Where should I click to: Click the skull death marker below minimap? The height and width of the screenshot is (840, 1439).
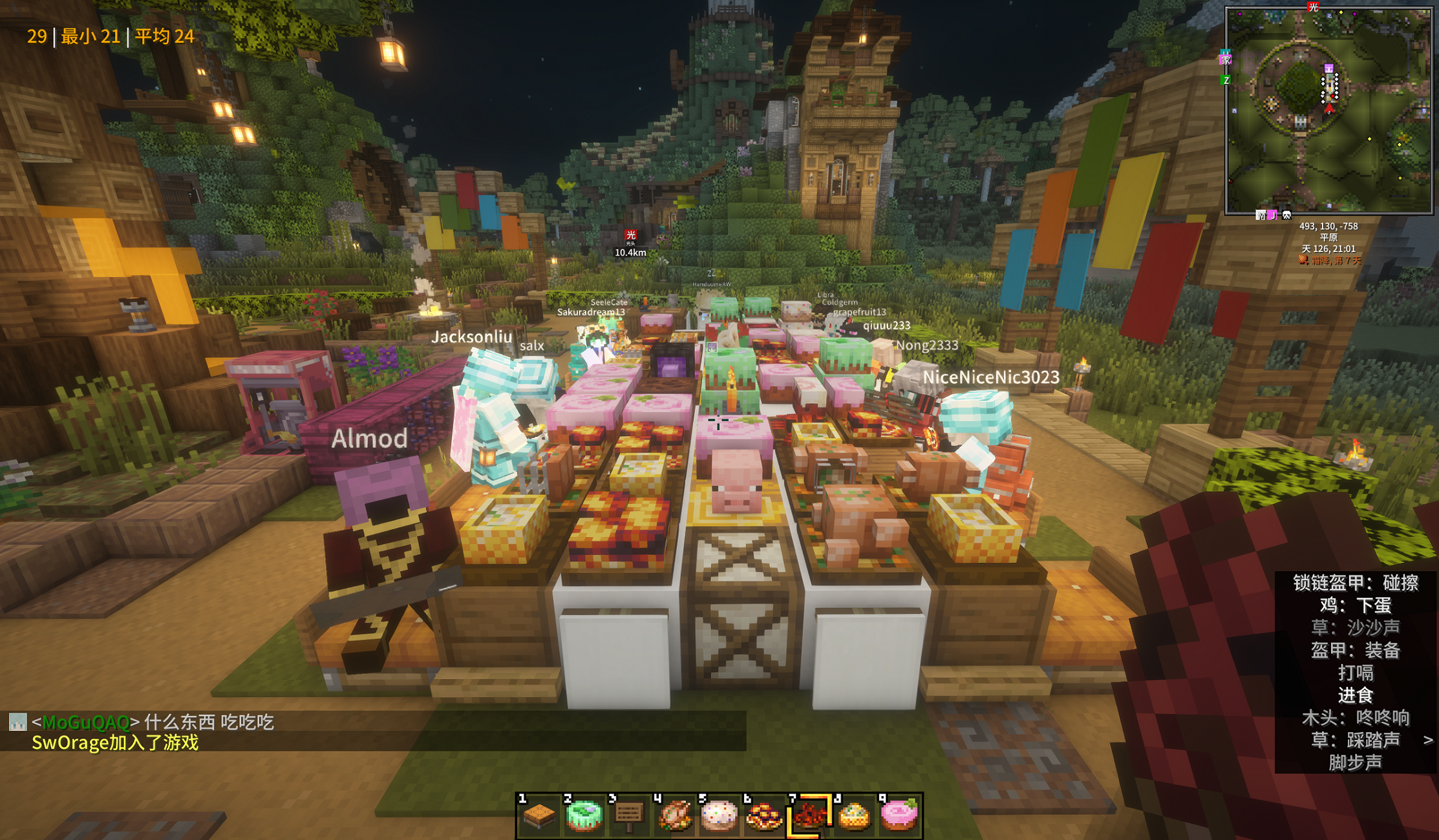pos(1286,215)
